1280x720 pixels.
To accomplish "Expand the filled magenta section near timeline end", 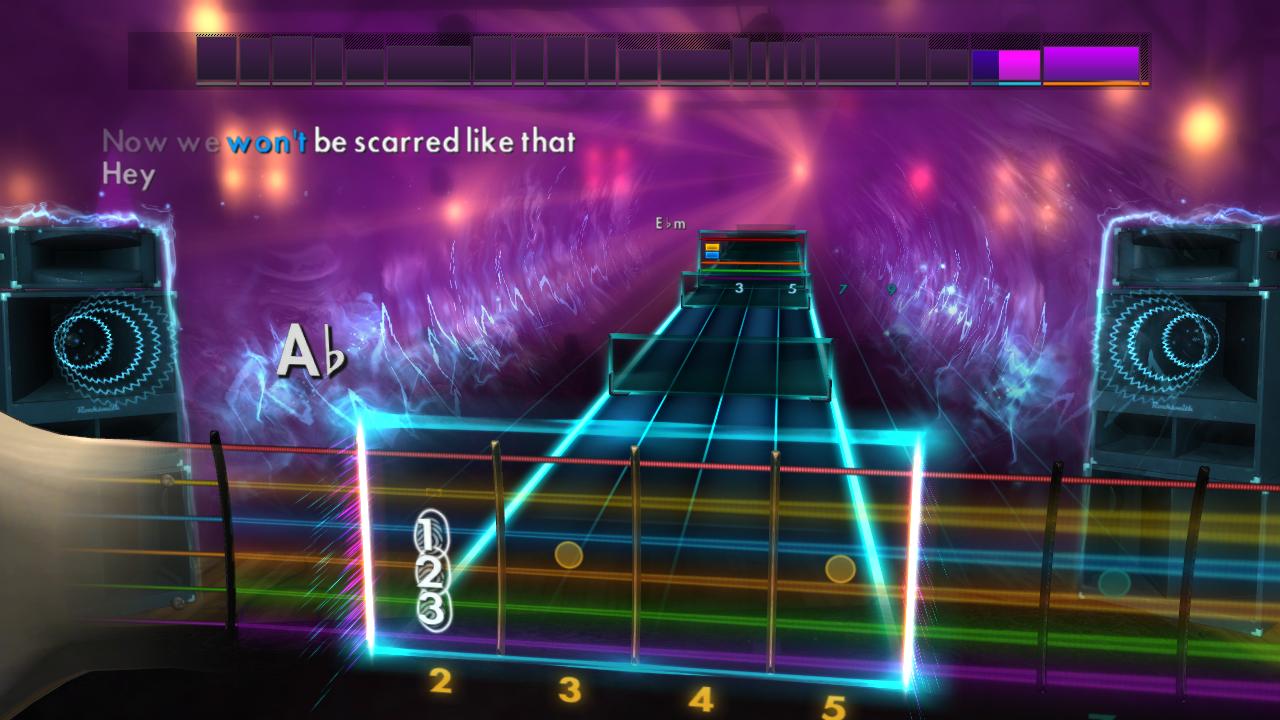I will [x=1017, y=62].
